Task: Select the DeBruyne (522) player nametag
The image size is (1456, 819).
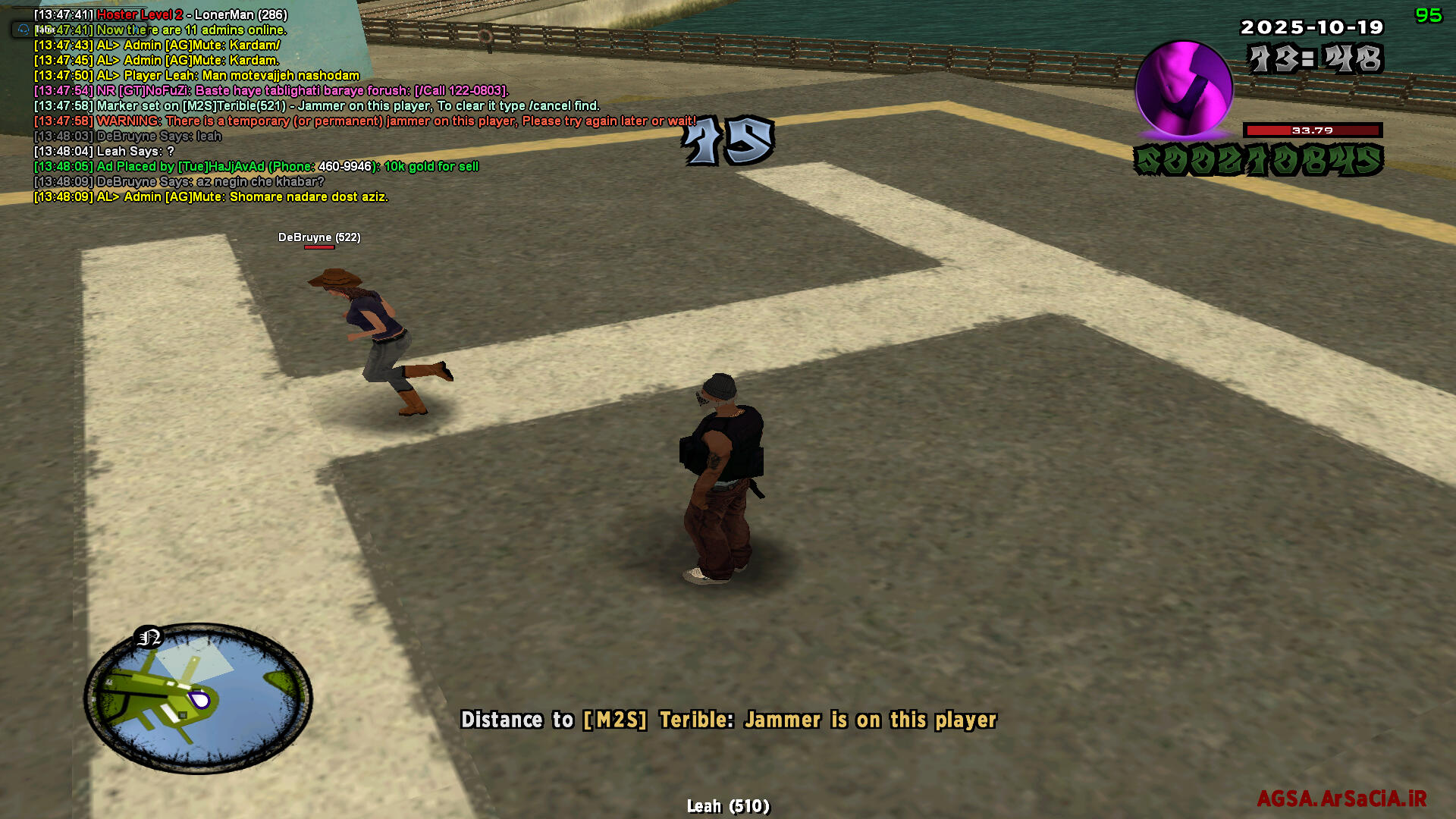Action: [x=319, y=237]
